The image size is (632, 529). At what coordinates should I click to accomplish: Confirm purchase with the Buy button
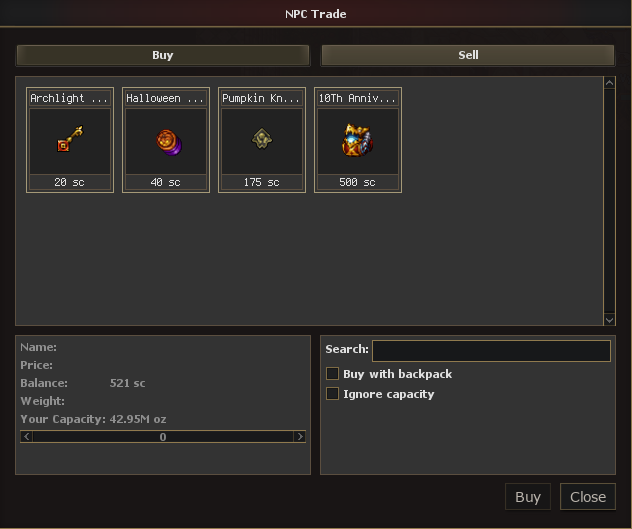coord(527,497)
